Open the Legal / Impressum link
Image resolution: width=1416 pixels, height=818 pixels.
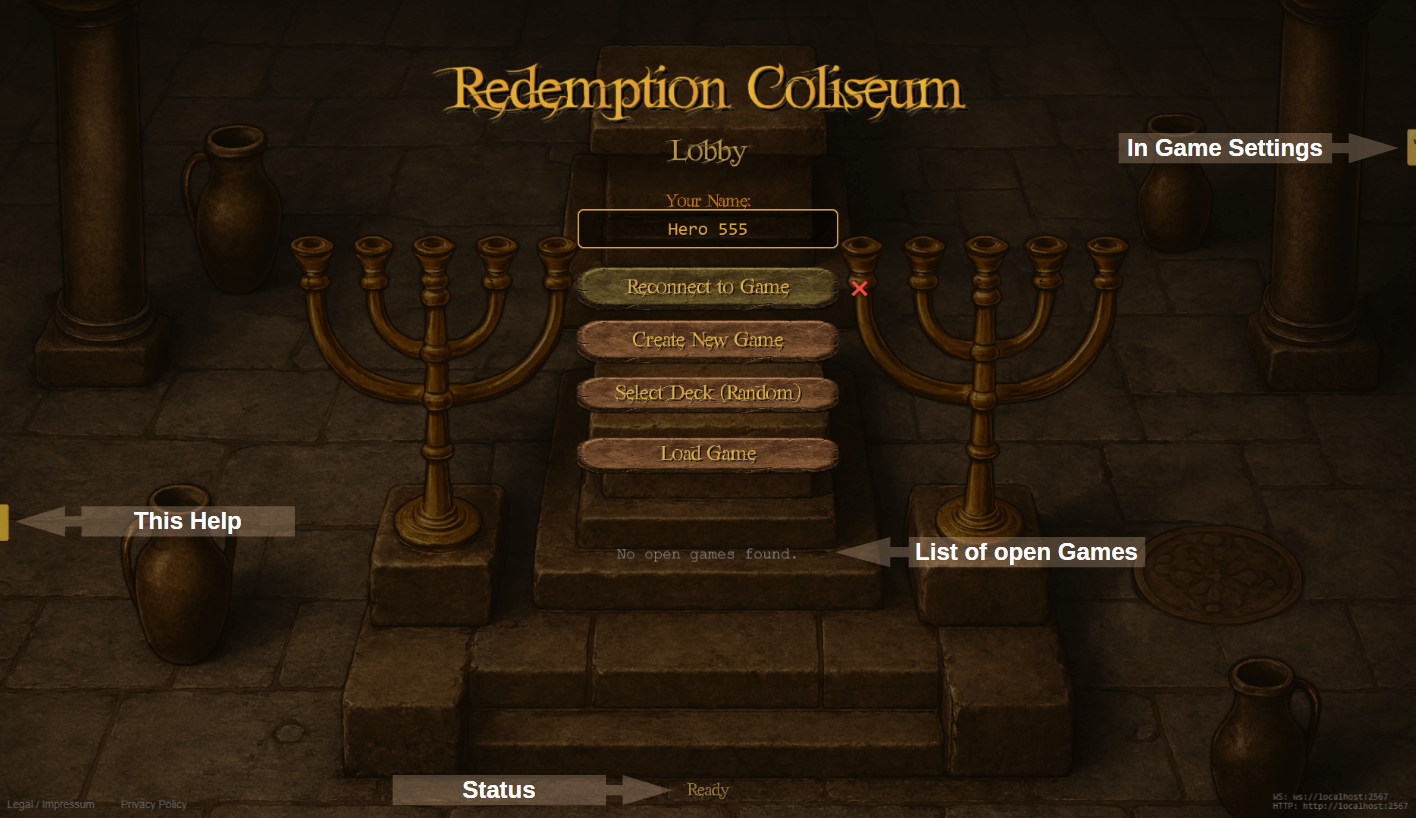click(51, 804)
